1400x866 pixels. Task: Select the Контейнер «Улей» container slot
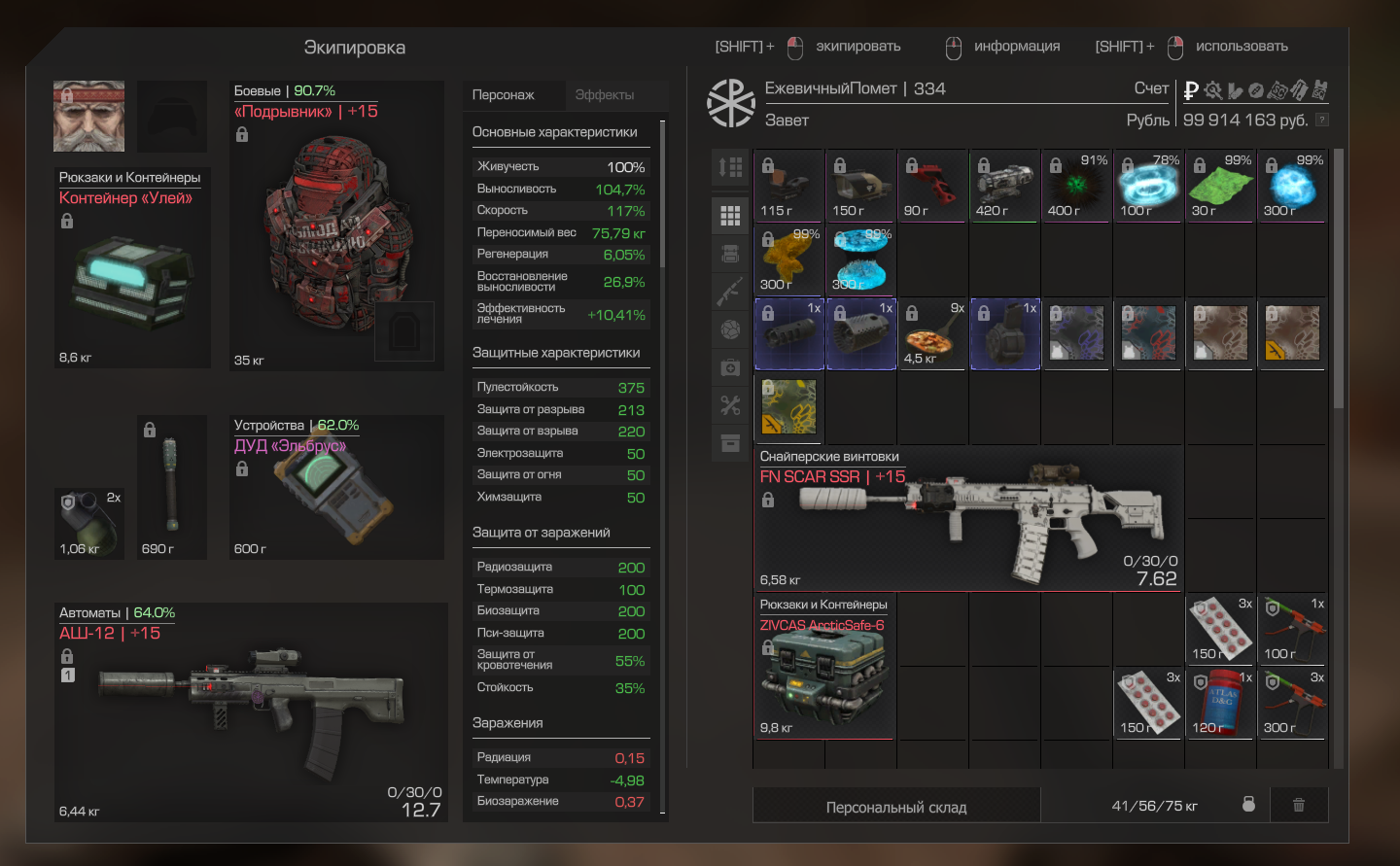coord(132,268)
